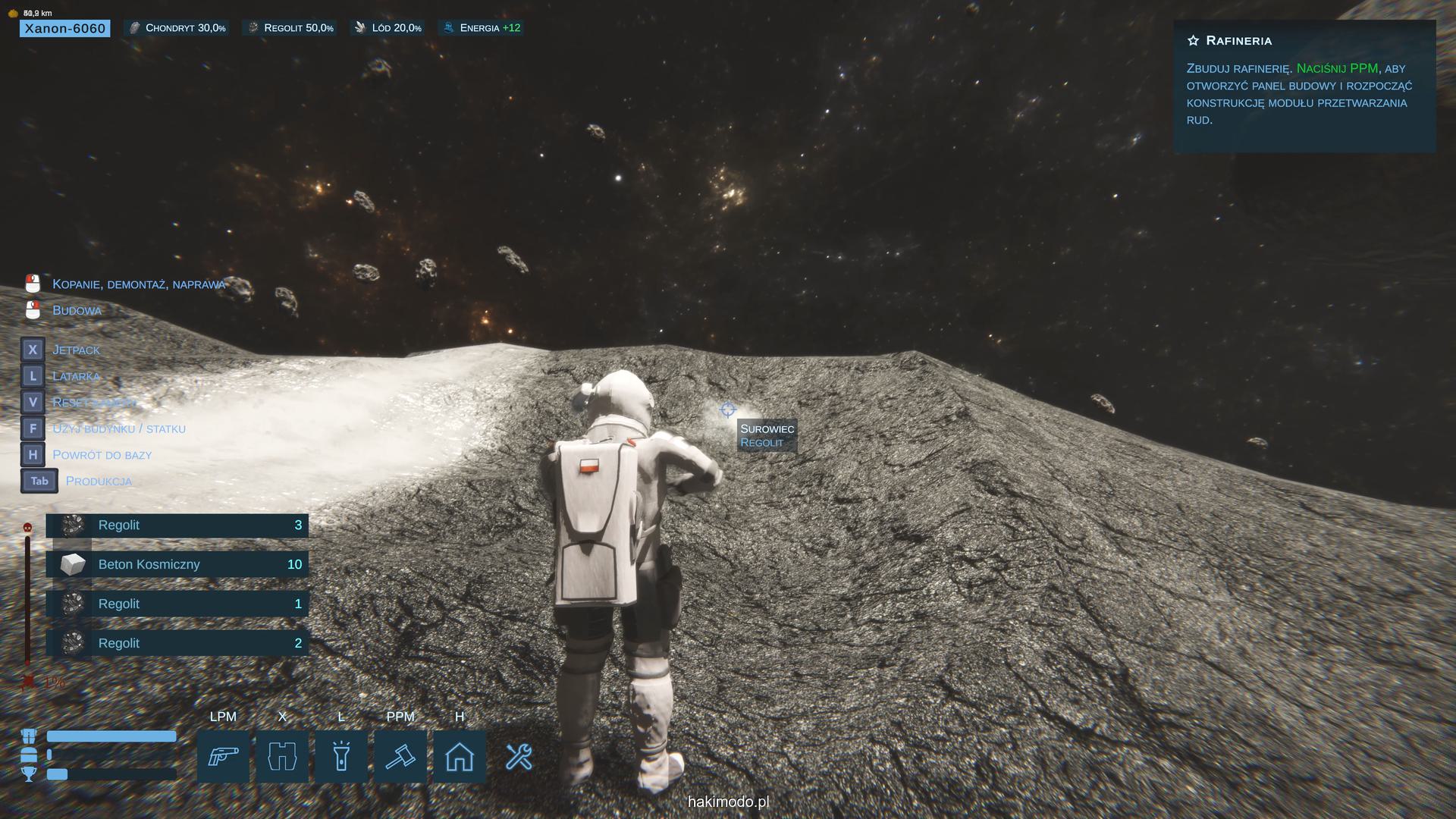Click the return-to-base house icon
The image size is (1456, 819).
click(460, 756)
